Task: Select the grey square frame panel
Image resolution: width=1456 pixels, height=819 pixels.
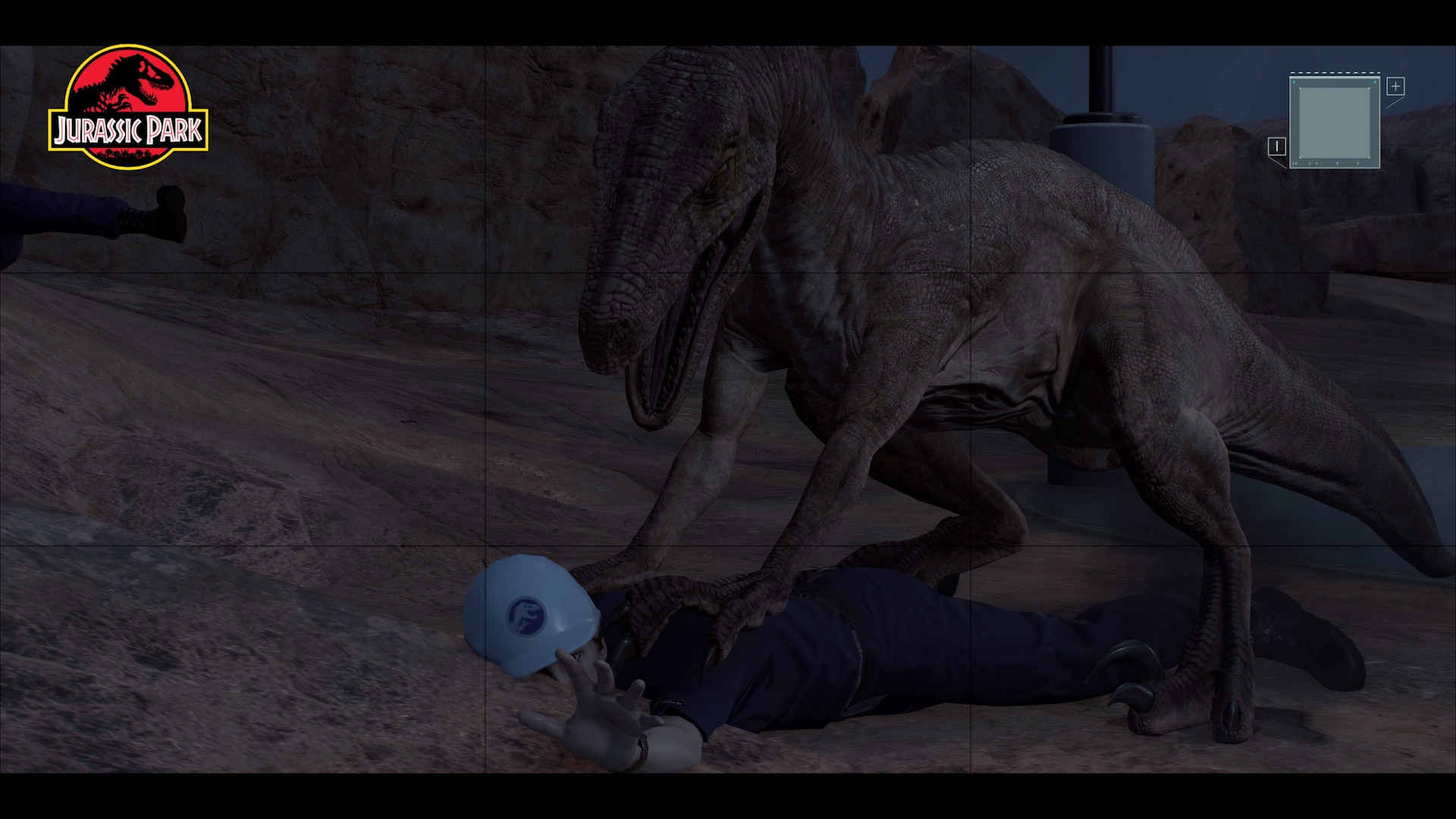Action: tap(1335, 121)
